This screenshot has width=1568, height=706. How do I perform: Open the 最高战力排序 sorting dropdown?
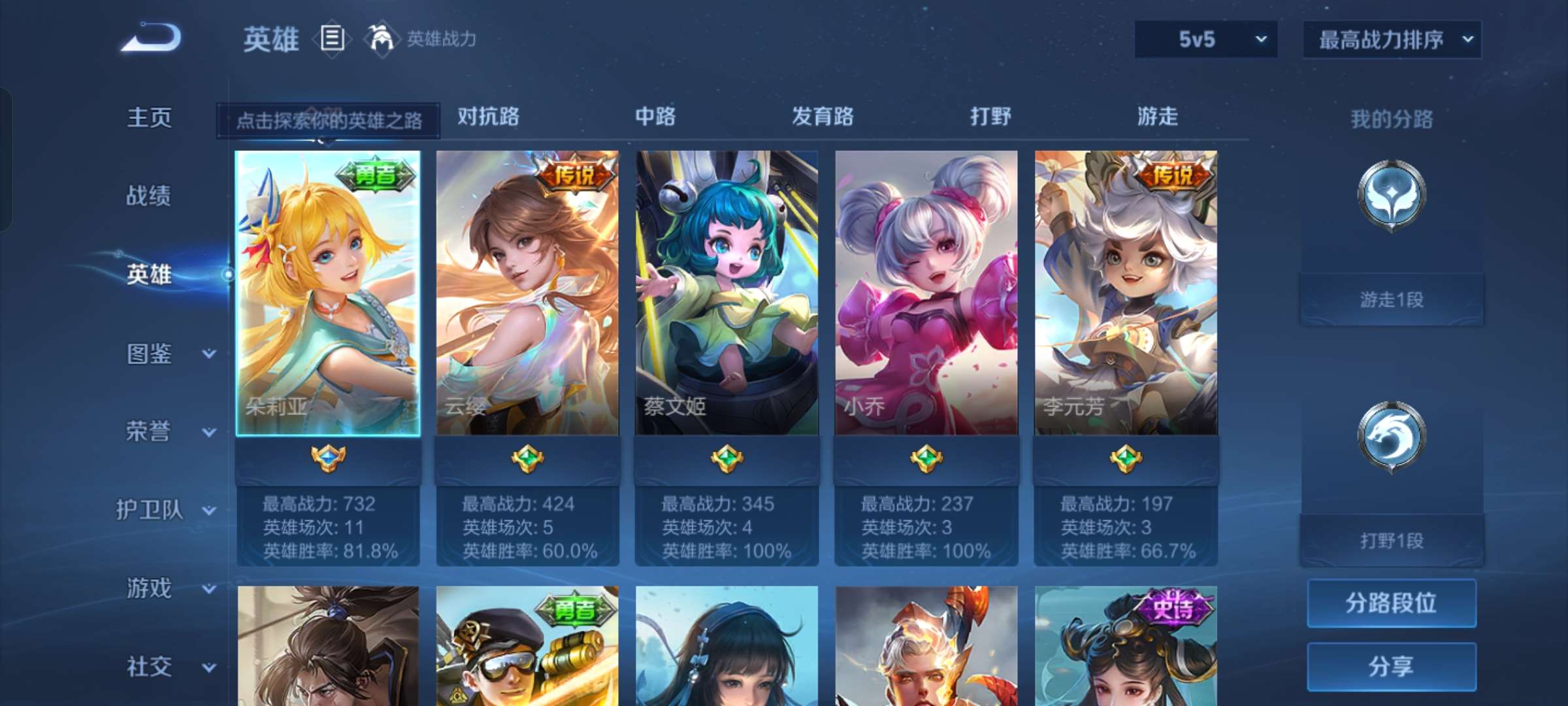tap(1392, 39)
